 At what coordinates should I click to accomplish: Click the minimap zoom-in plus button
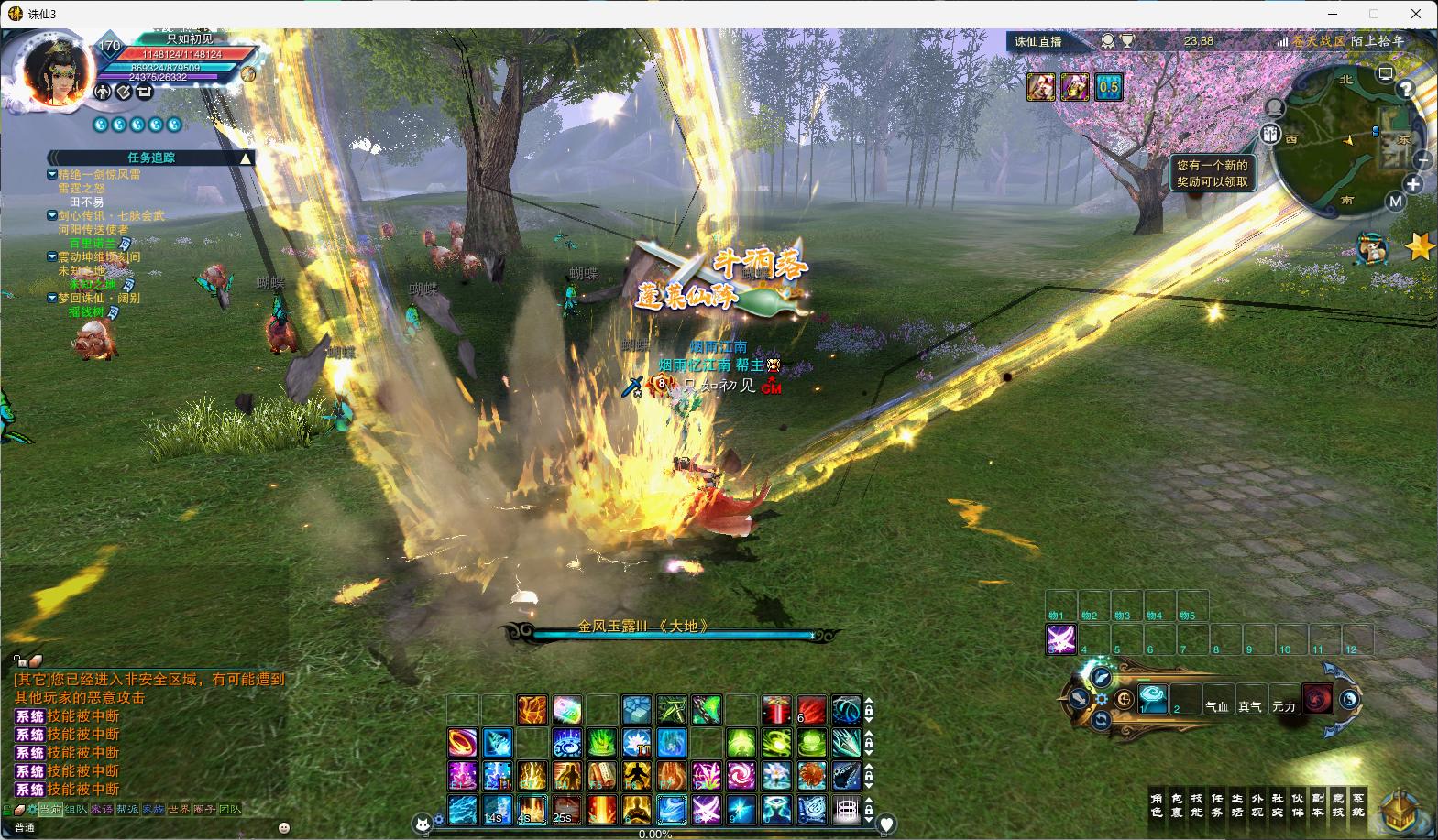(1413, 184)
